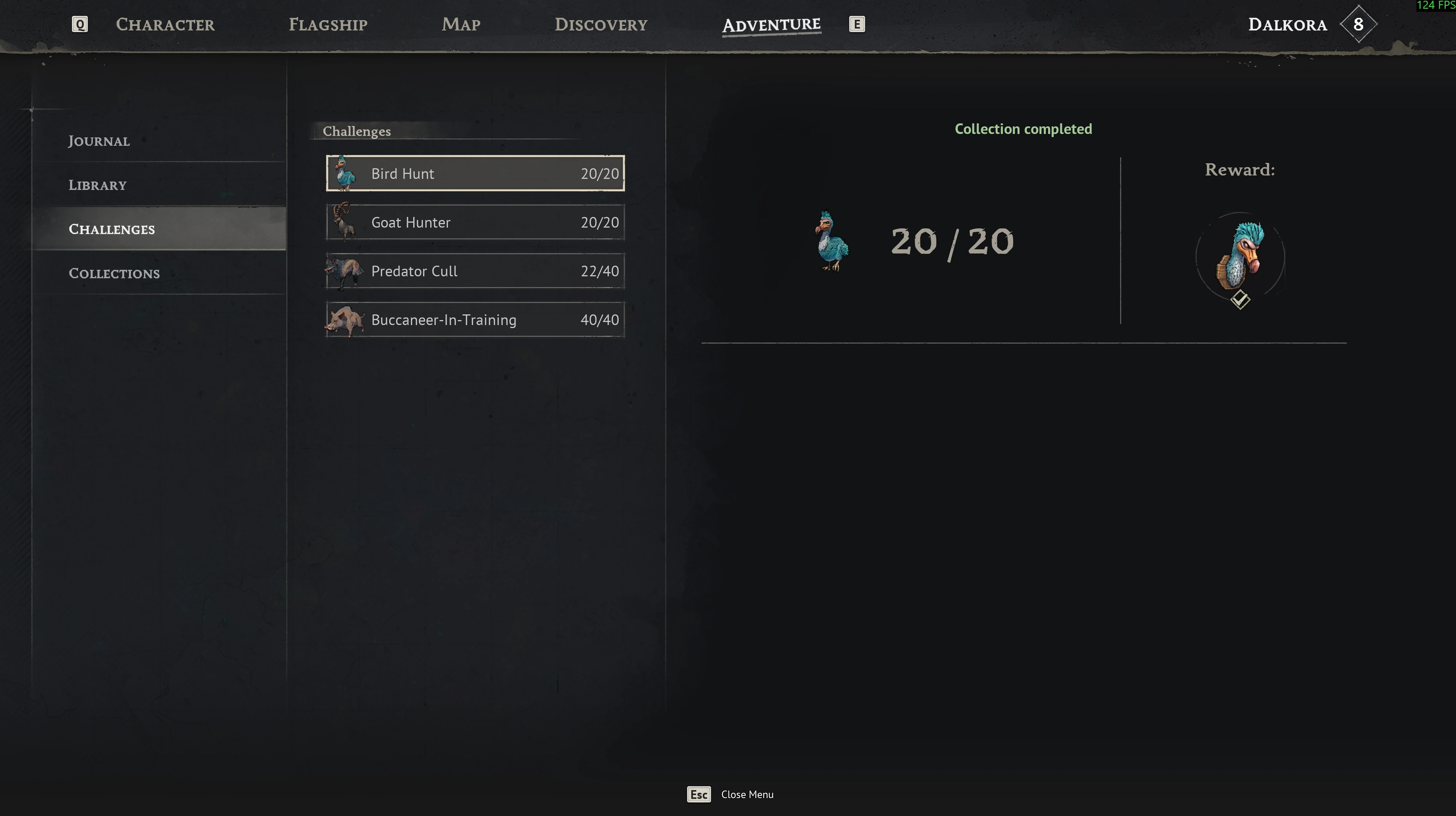Open the Library section
The height and width of the screenshot is (816, 1456).
[x=98, y=185]
